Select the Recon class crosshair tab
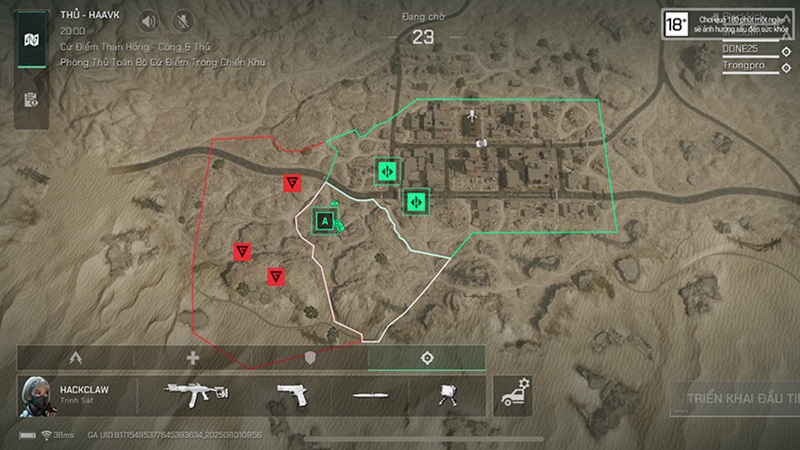Viewport: 800px width, 450px height. [427, 357]
